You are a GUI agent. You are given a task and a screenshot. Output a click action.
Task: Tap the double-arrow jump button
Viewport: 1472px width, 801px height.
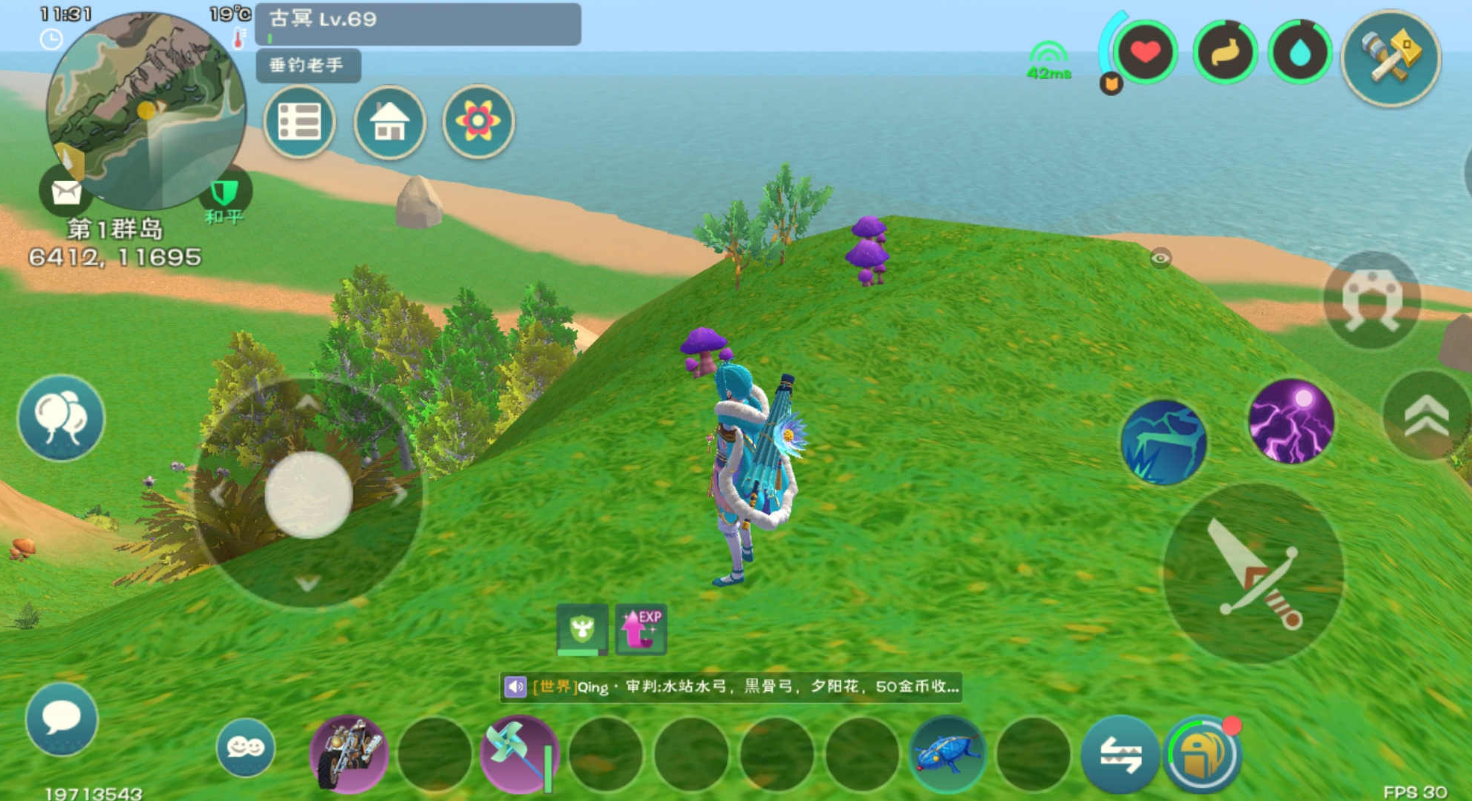1425,416
